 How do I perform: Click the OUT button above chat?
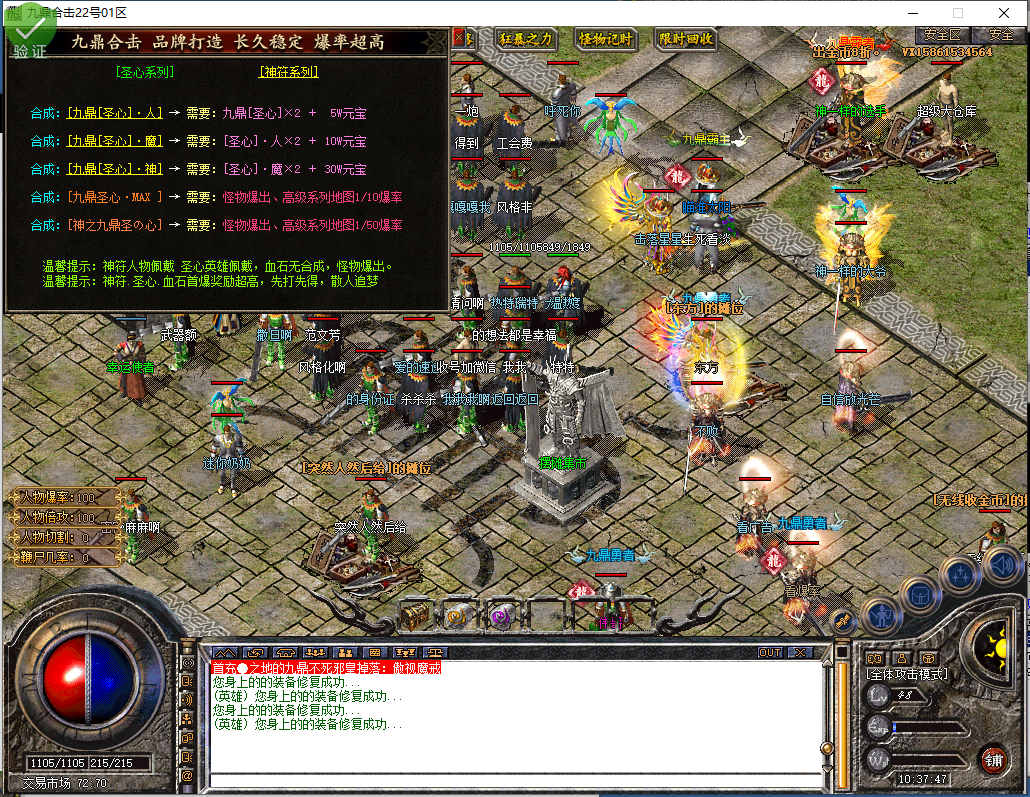click(769, 652)
